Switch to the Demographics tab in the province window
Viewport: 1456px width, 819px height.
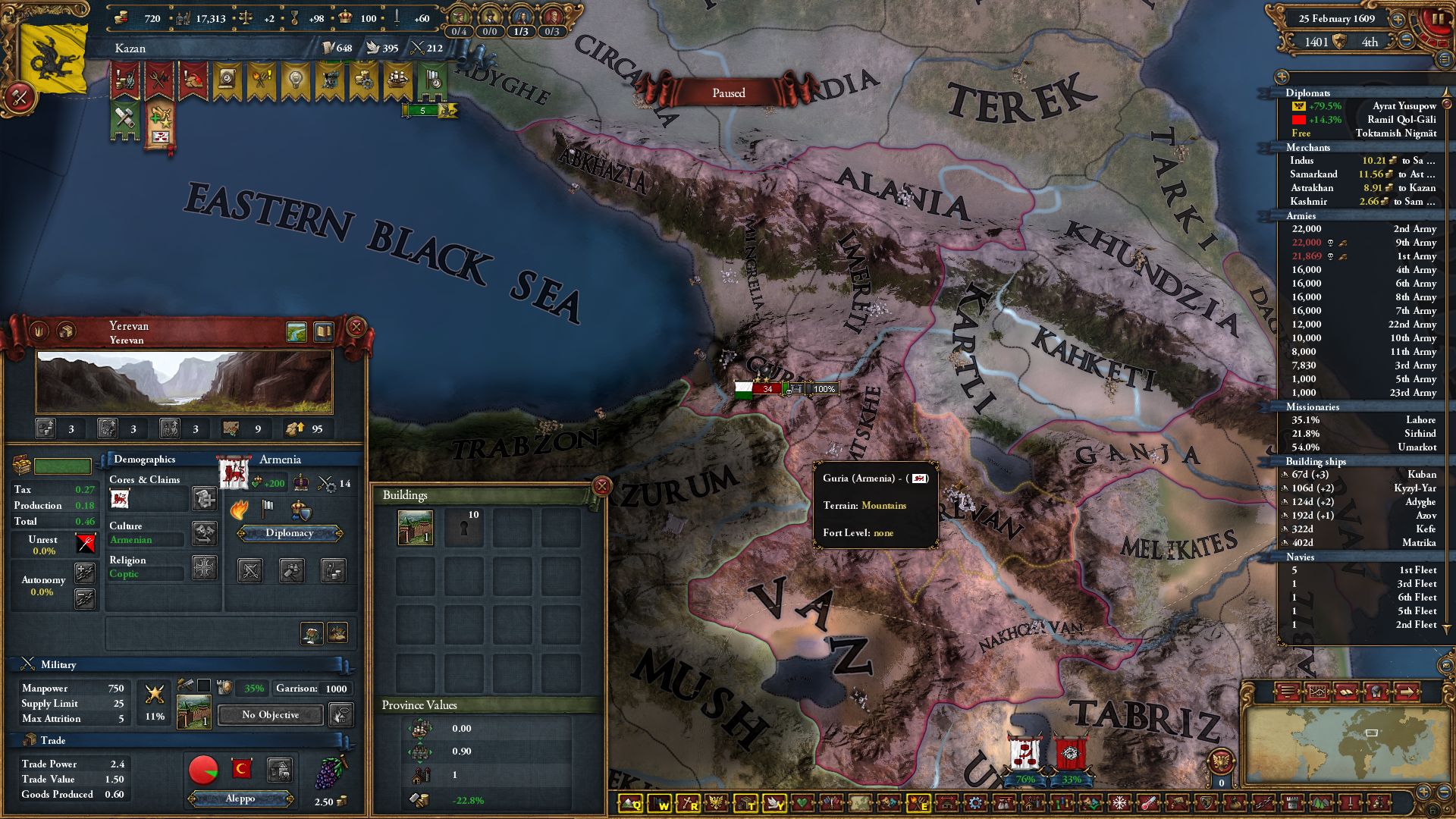pos(144,459)
